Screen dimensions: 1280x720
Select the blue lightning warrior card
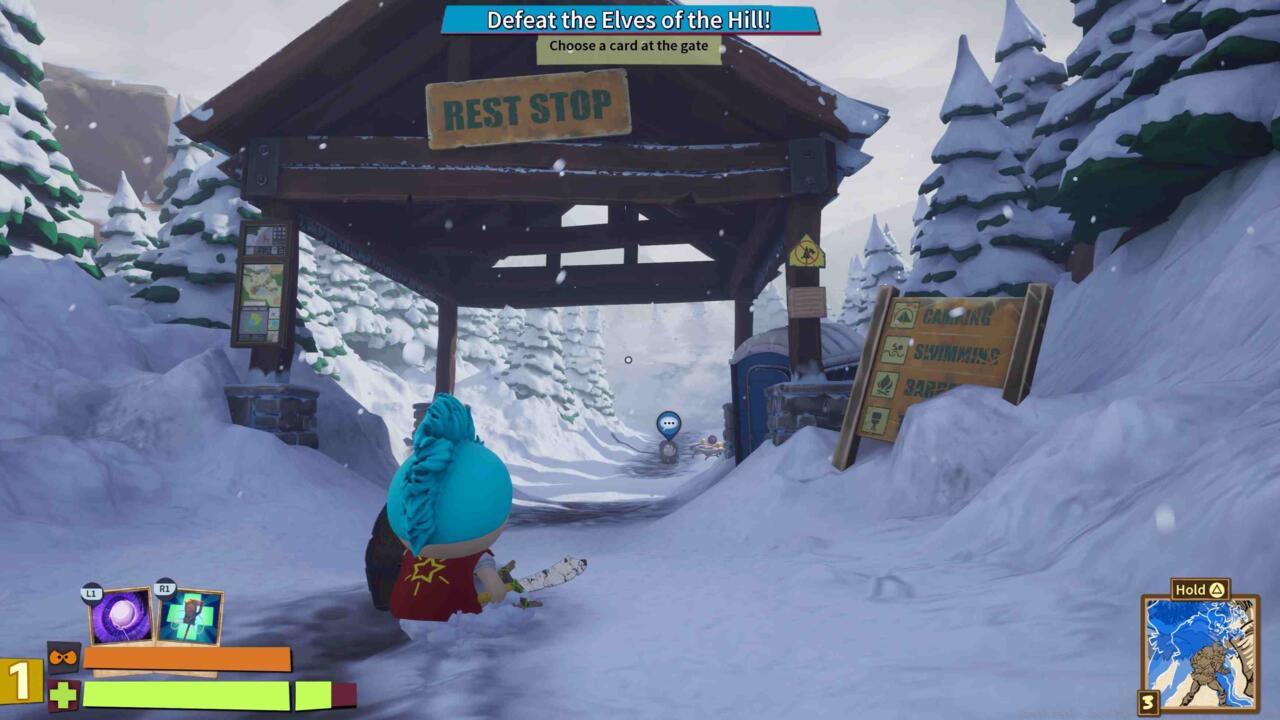(x=1200, y=654)
